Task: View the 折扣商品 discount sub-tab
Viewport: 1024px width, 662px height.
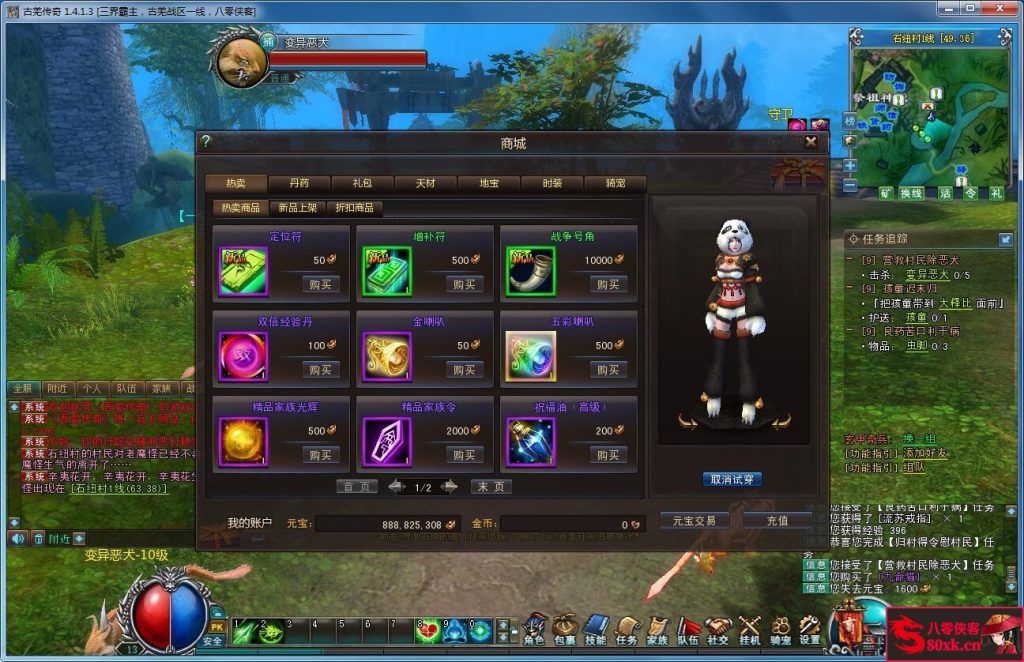Action: click(355, 208)
